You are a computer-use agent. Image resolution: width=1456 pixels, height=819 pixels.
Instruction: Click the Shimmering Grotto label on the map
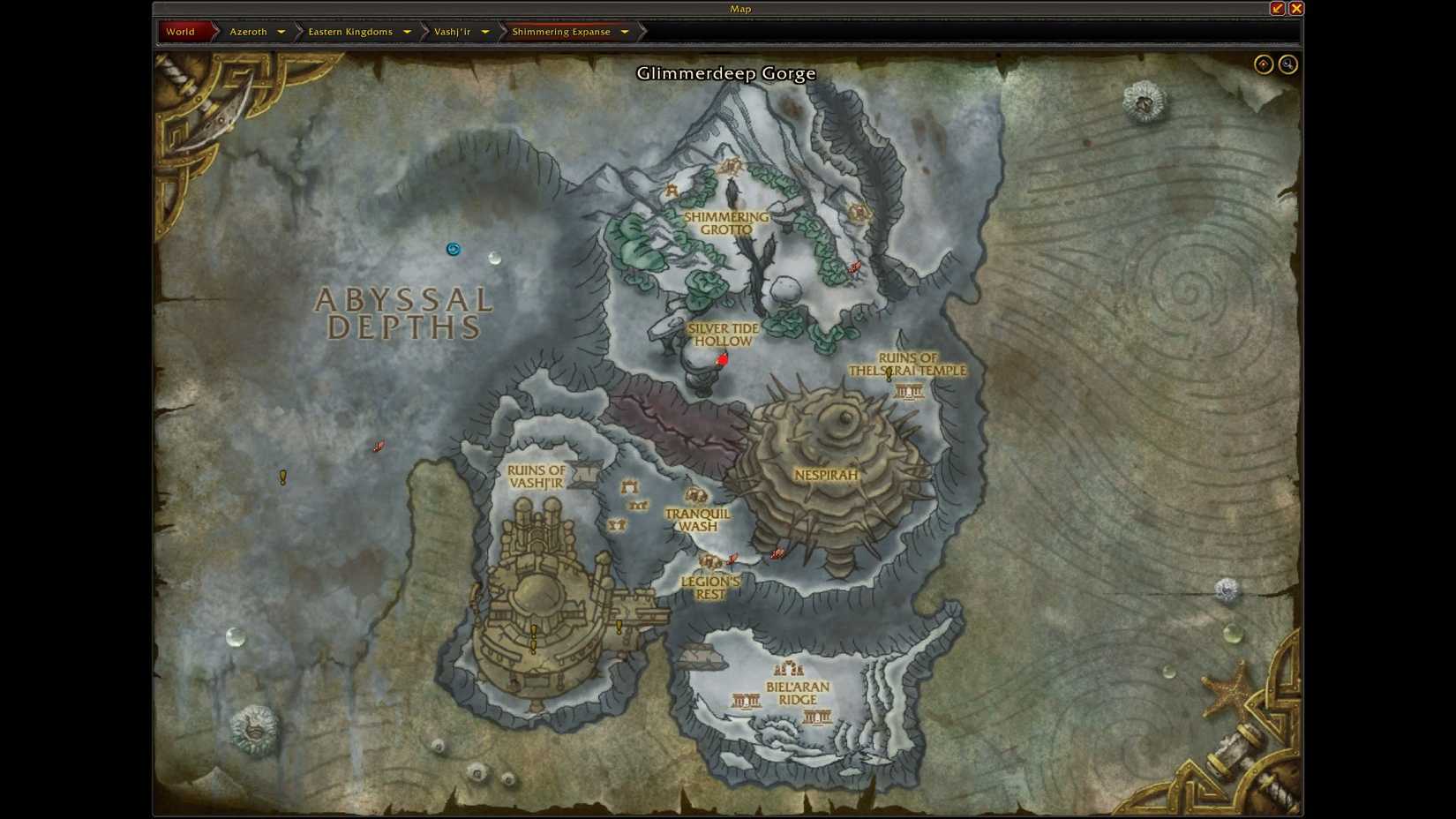point(727,222)
